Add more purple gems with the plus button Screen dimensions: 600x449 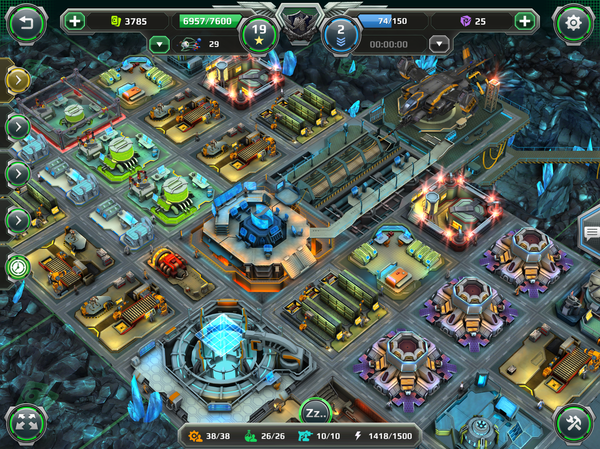click(x=524, y=20)
